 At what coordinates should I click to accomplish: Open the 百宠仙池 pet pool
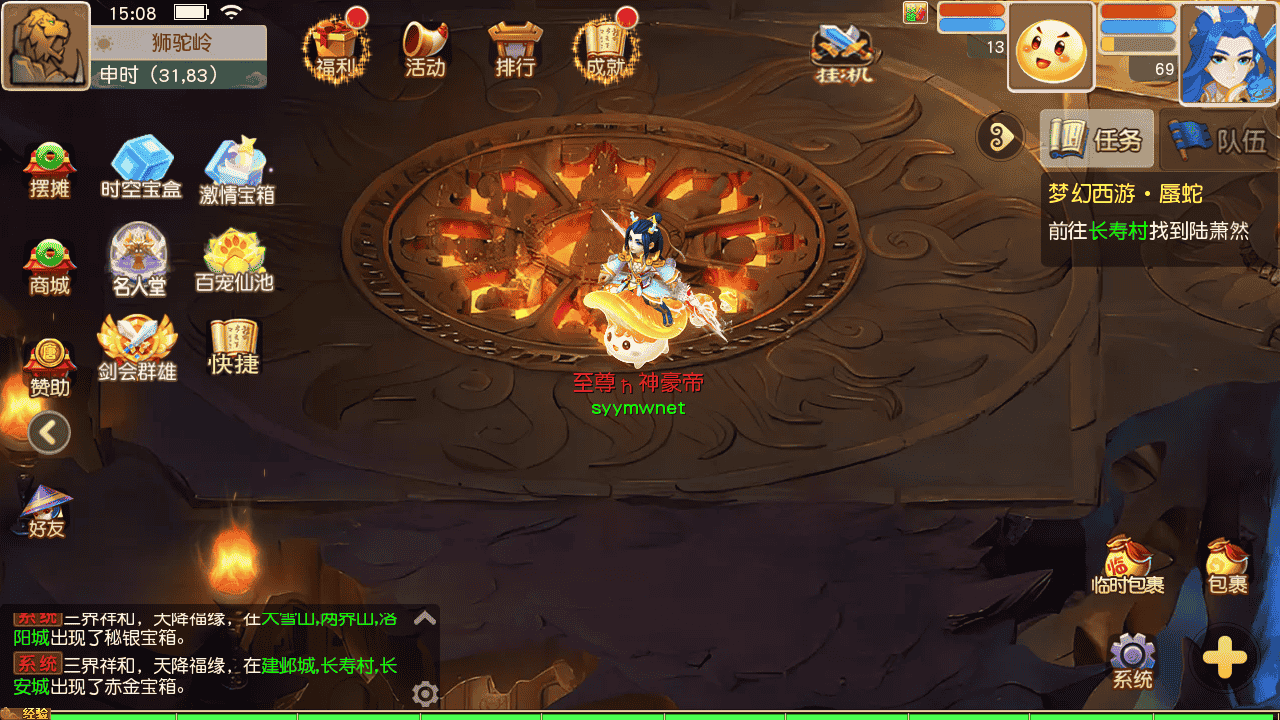coord(234,262)
